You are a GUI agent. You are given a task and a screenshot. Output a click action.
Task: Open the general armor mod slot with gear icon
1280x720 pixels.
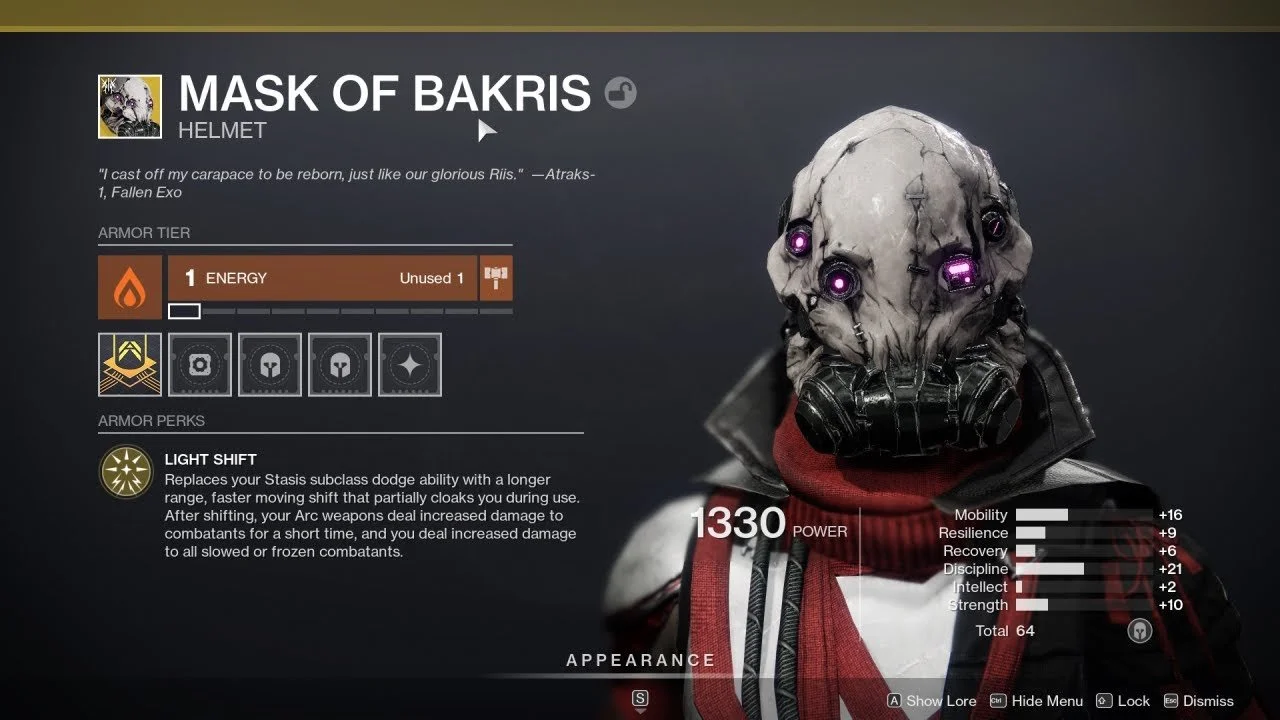point(200,364)
